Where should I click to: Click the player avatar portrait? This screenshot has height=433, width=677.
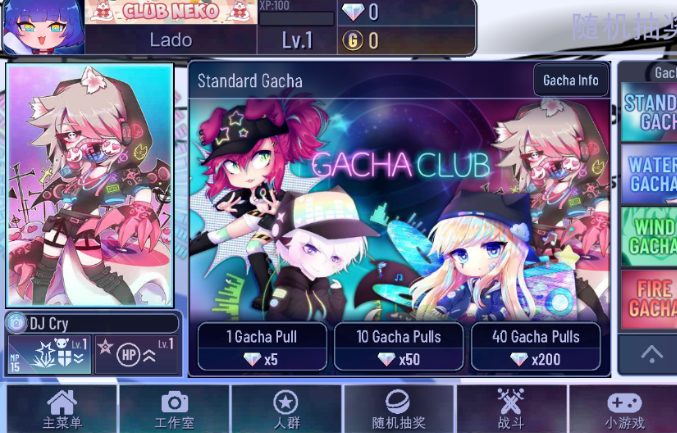[42, 27]
